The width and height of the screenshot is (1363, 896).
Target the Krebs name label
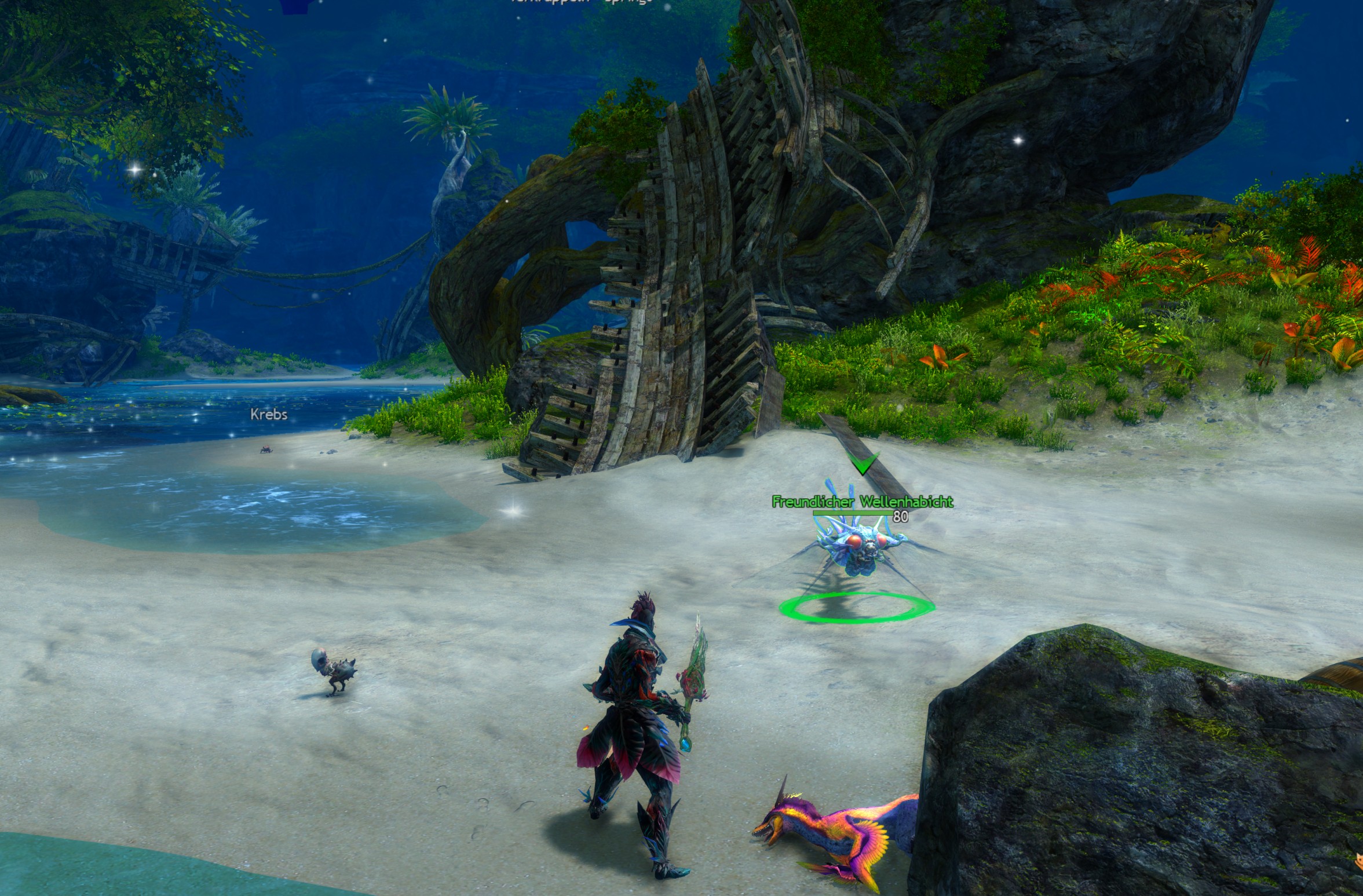coord(269,415)
